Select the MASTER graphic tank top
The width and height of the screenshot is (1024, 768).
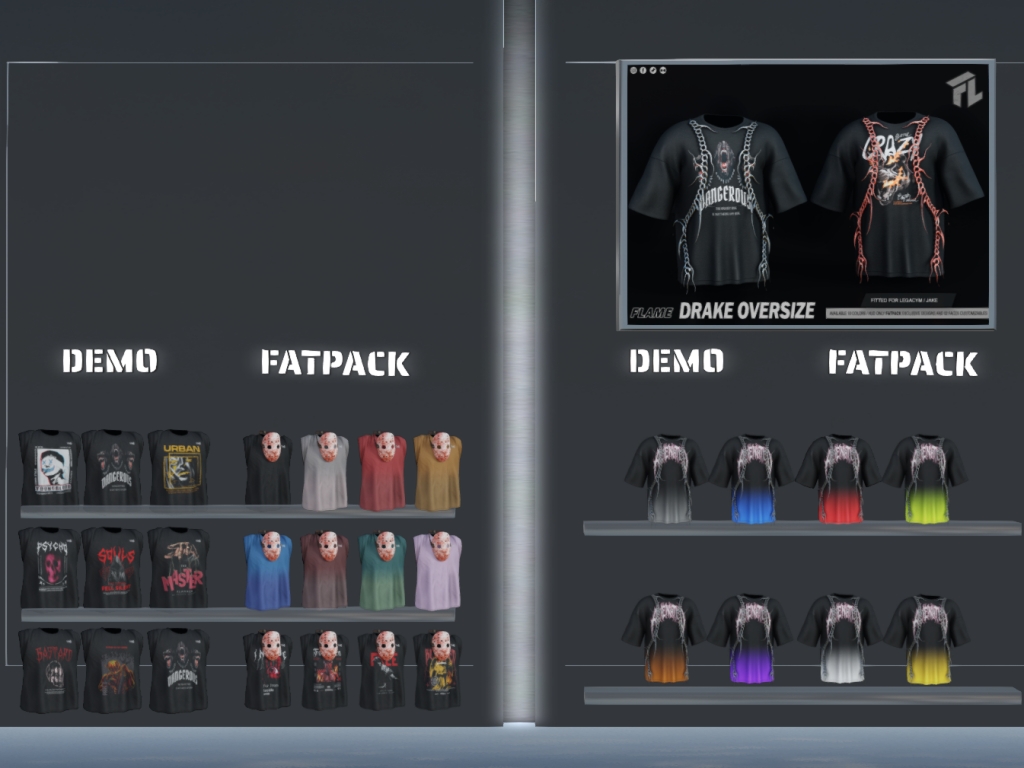point(178,567)
